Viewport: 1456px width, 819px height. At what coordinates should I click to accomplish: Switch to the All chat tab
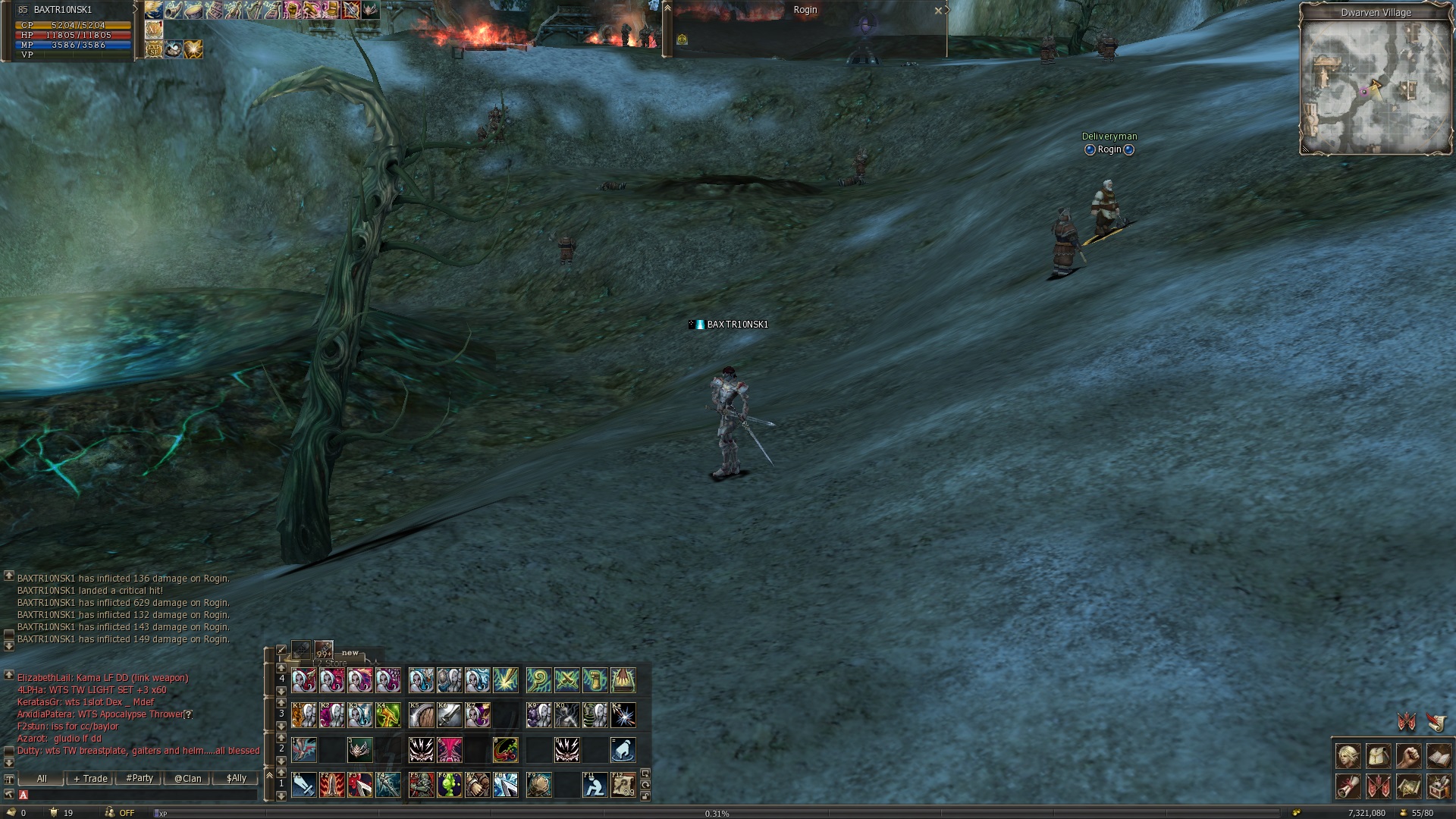42,779
